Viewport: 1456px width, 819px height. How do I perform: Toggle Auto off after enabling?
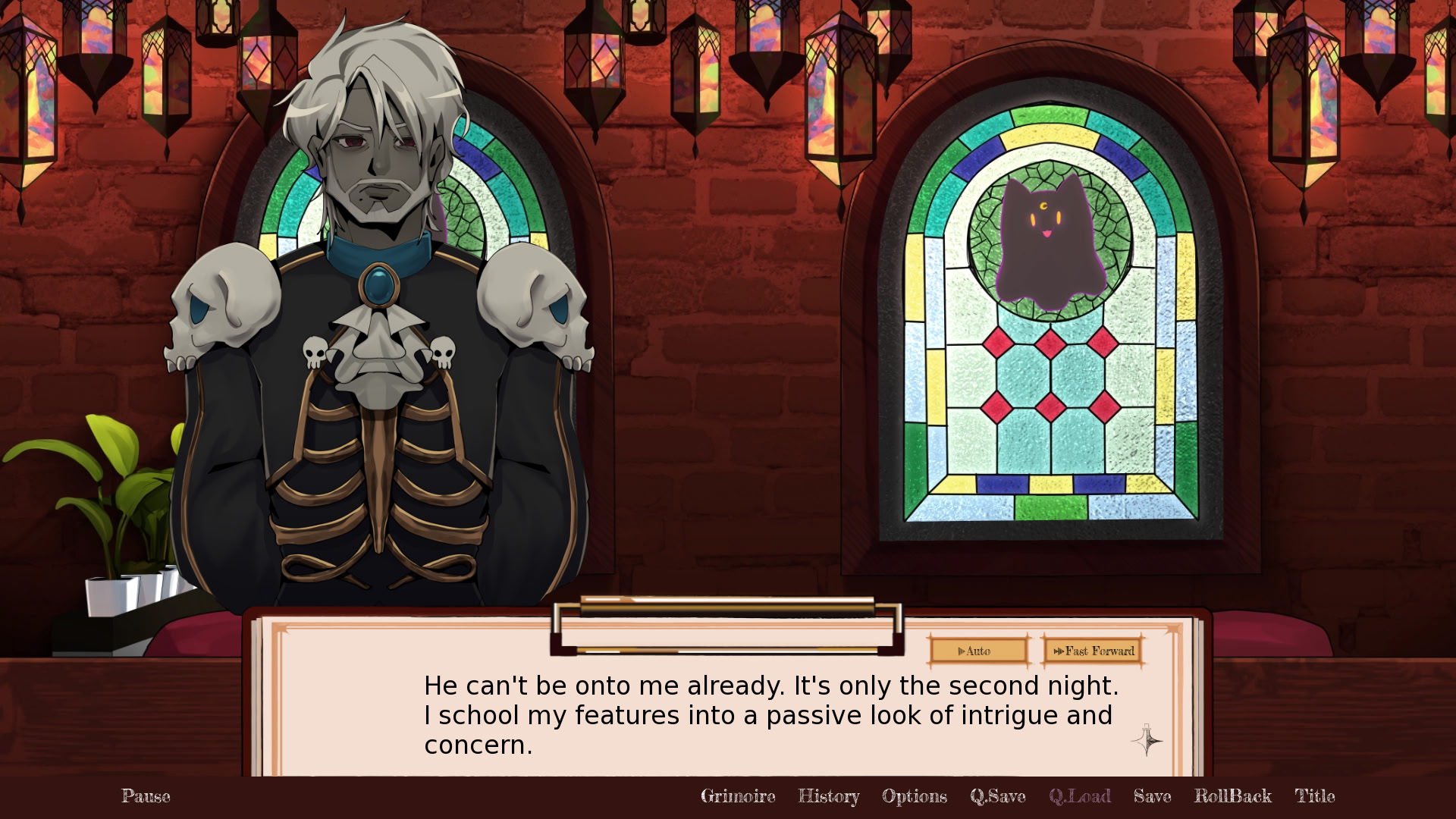977,651
